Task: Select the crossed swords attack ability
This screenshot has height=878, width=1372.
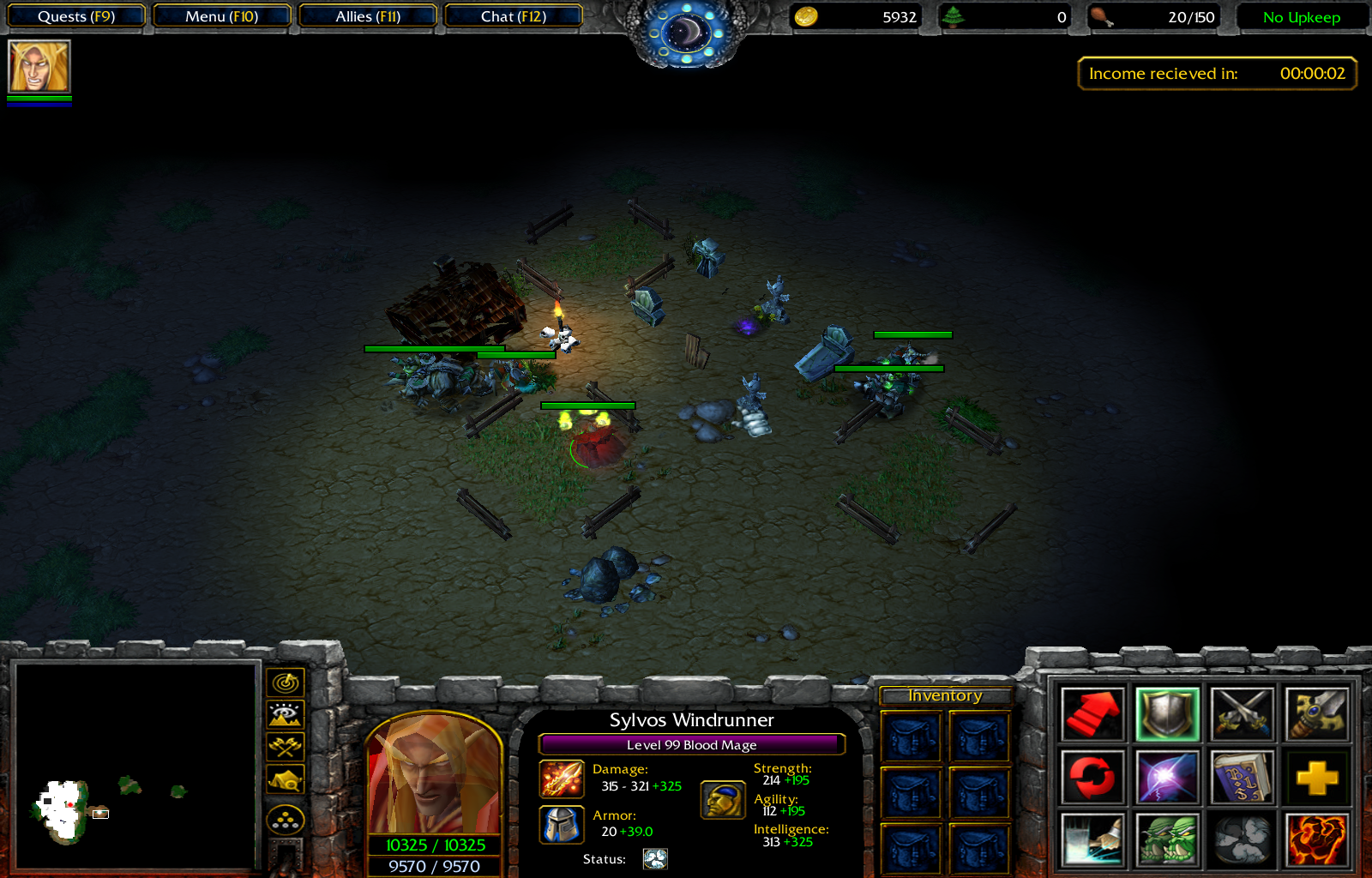Action: click(x=1240, y=713)
